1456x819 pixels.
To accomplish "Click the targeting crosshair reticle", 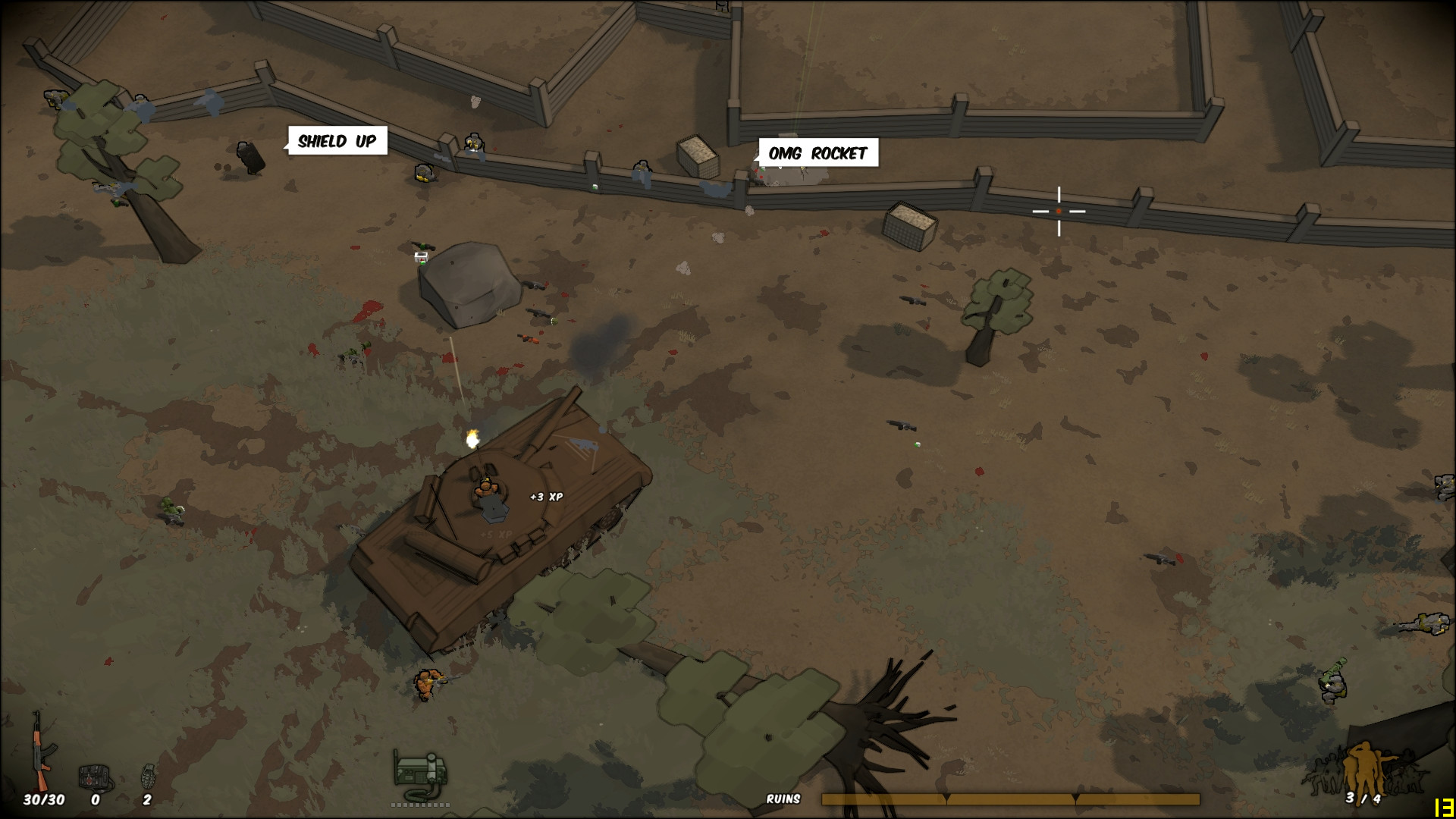I will pyautogui.click(x=1059, y=212).
